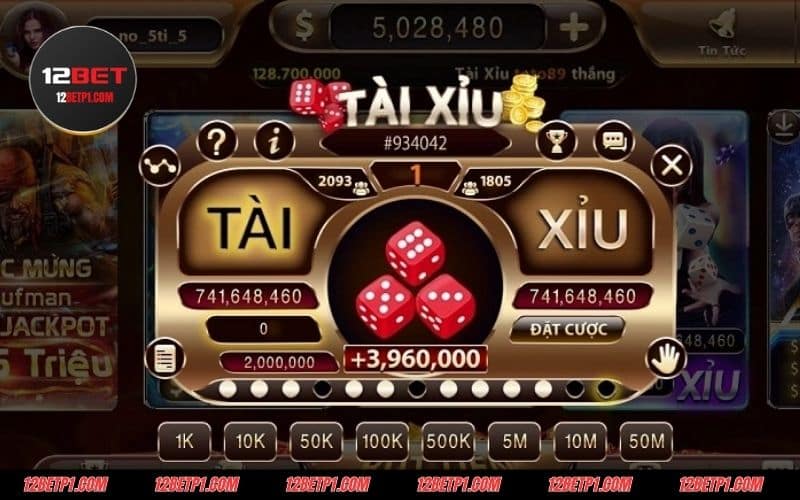This screenshot has height=500, width=800.
Task: Pick the 100K chip
Action: [382, 440]
